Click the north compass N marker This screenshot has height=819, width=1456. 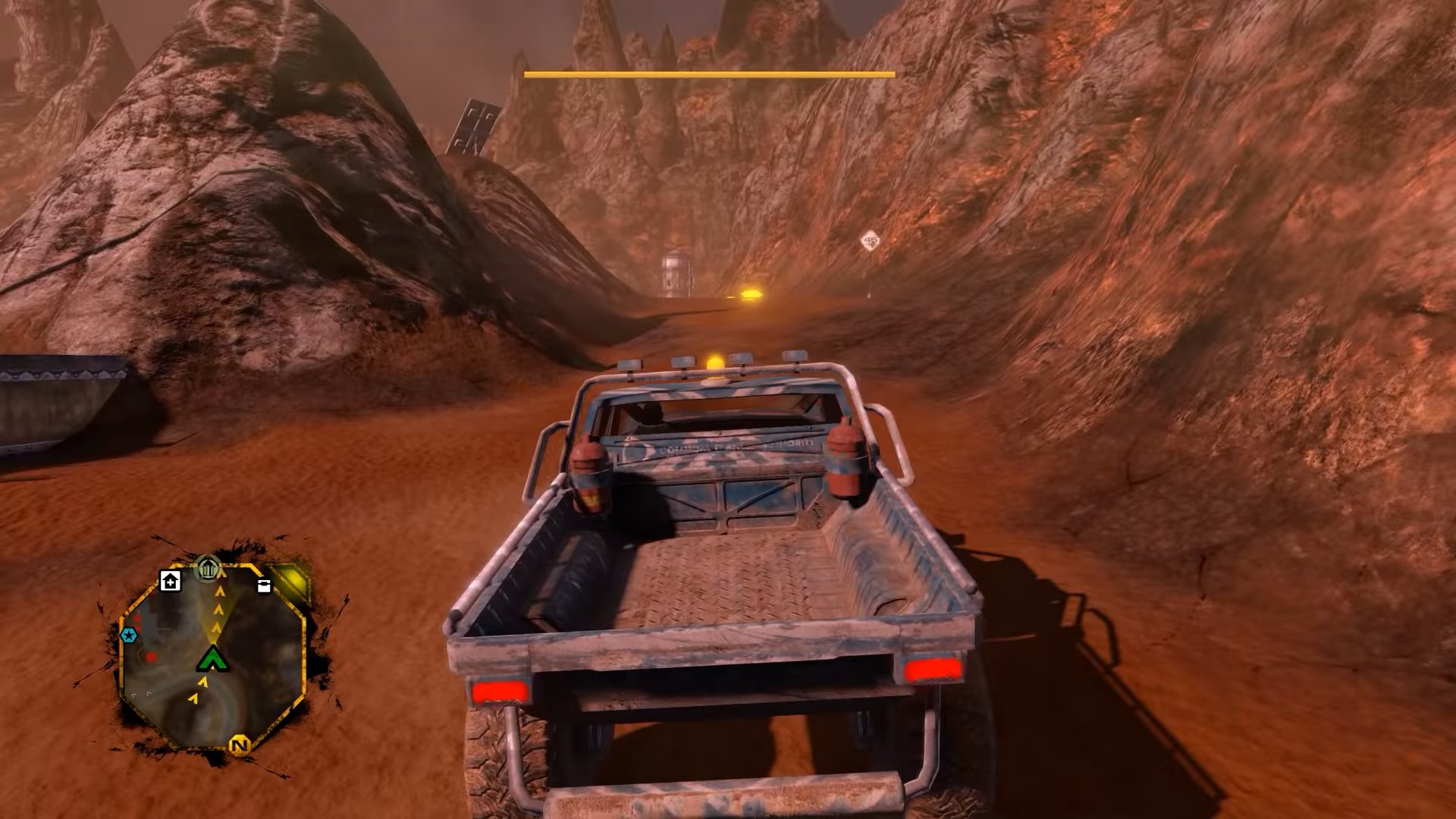(x=240, y=745)
